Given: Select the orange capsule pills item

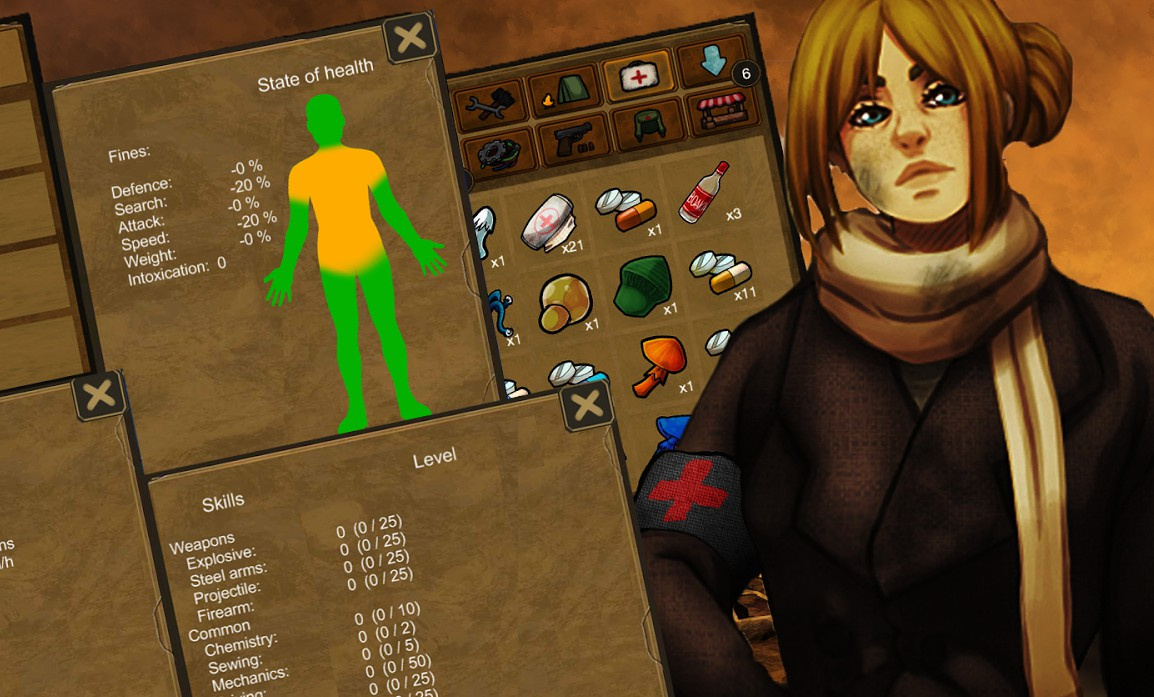Looking at the screenshot, I should click(626, 208).
